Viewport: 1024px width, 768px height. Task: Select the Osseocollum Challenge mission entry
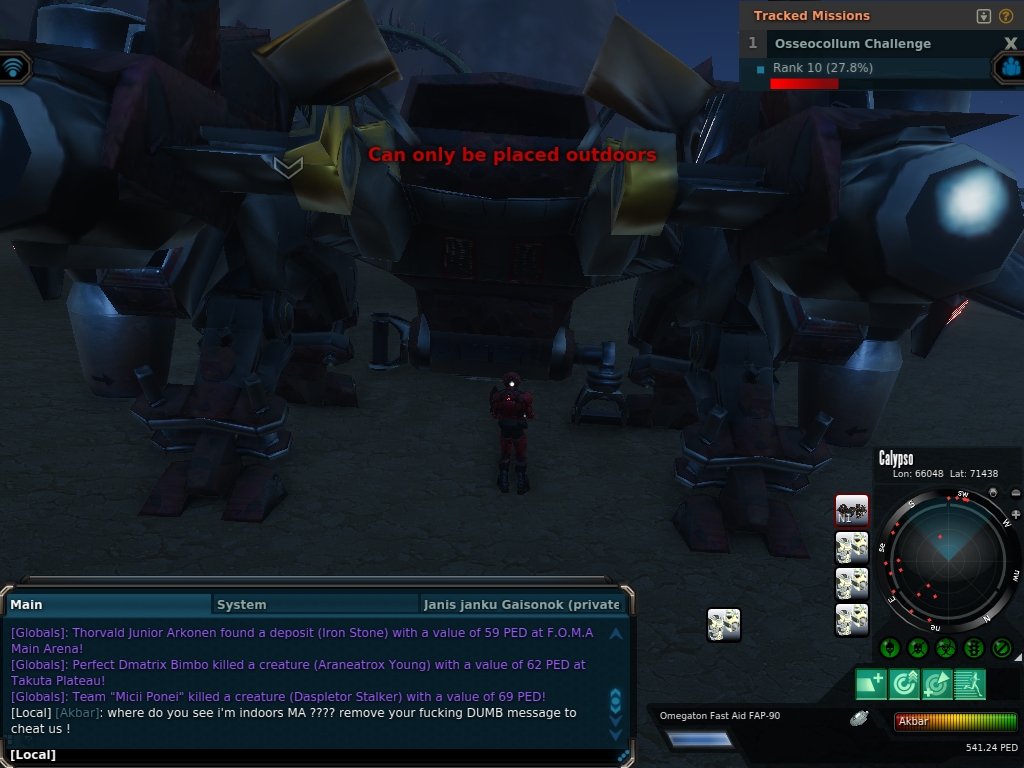tap(852, 44)
